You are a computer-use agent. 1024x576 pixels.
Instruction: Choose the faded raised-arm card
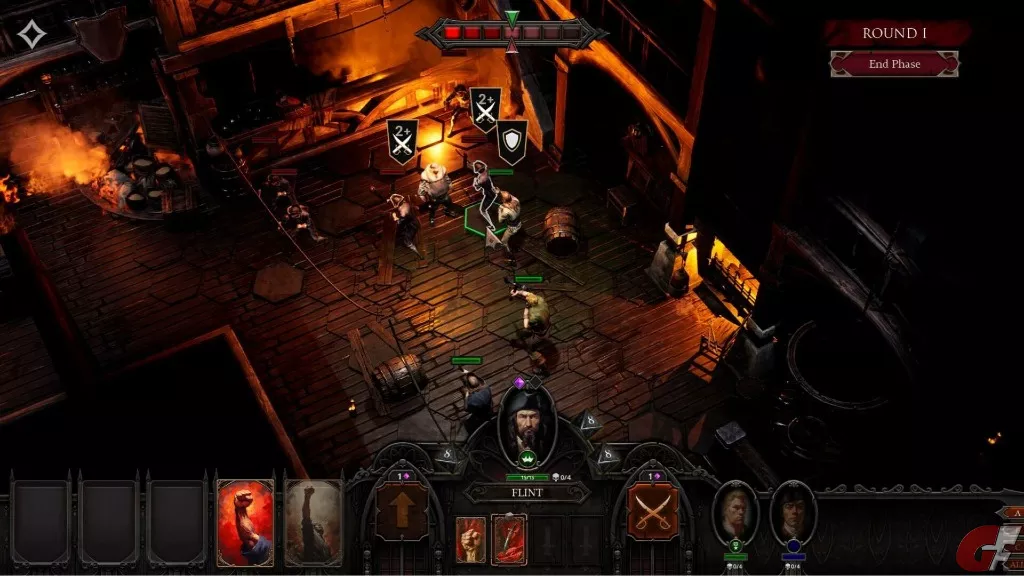pos(313,523)
